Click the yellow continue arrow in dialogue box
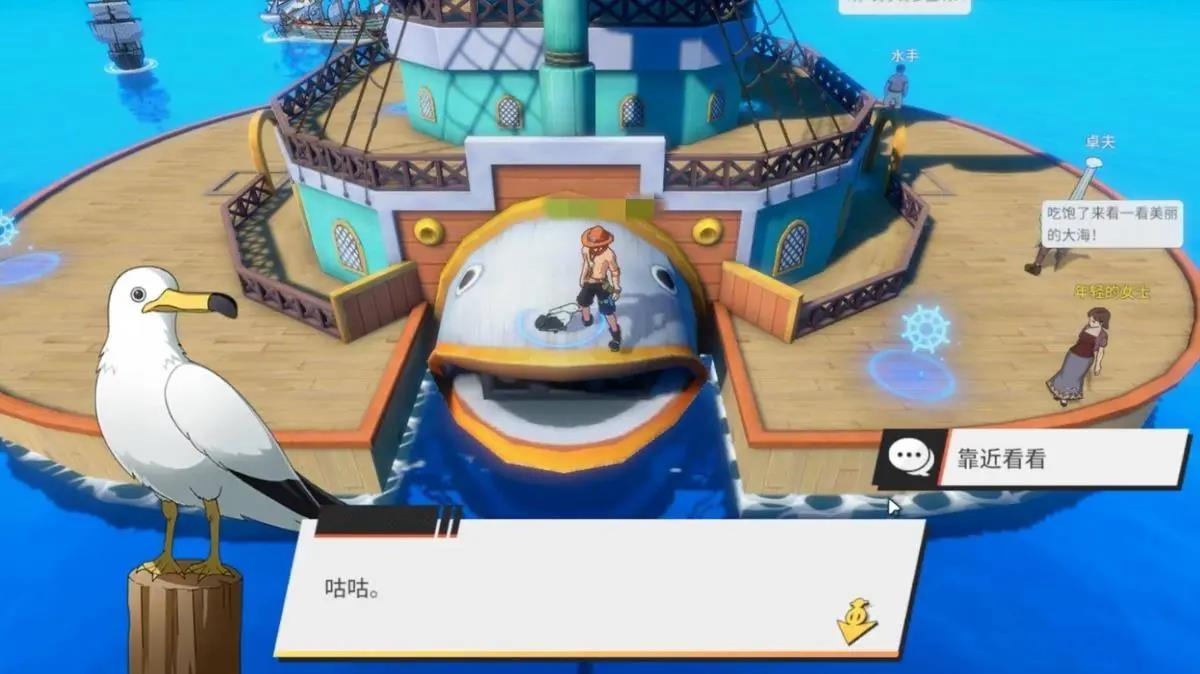 [857, 621]
